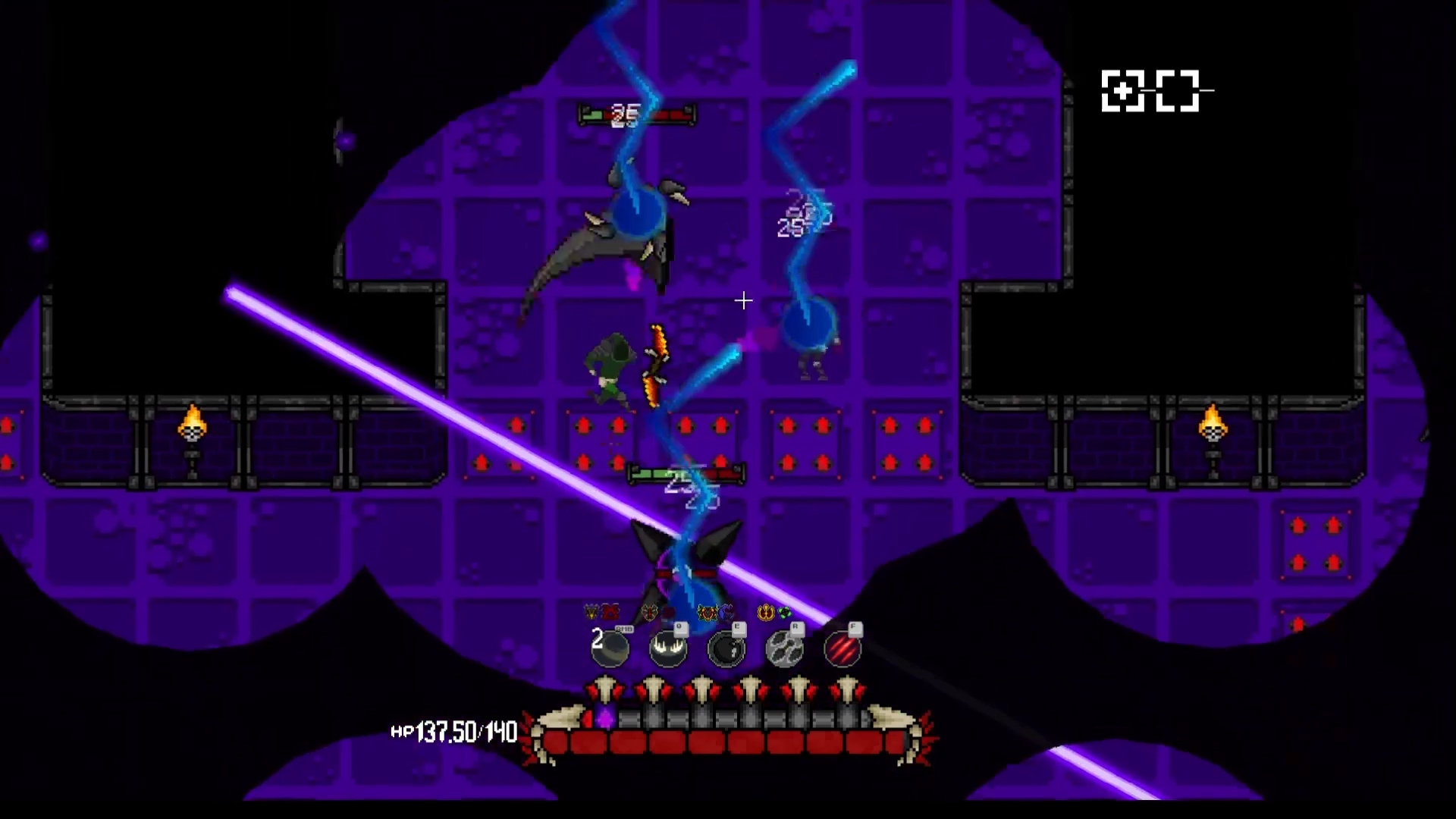
Task: Click the enemy health bar showing 25
Action: (x=635, y=116)
